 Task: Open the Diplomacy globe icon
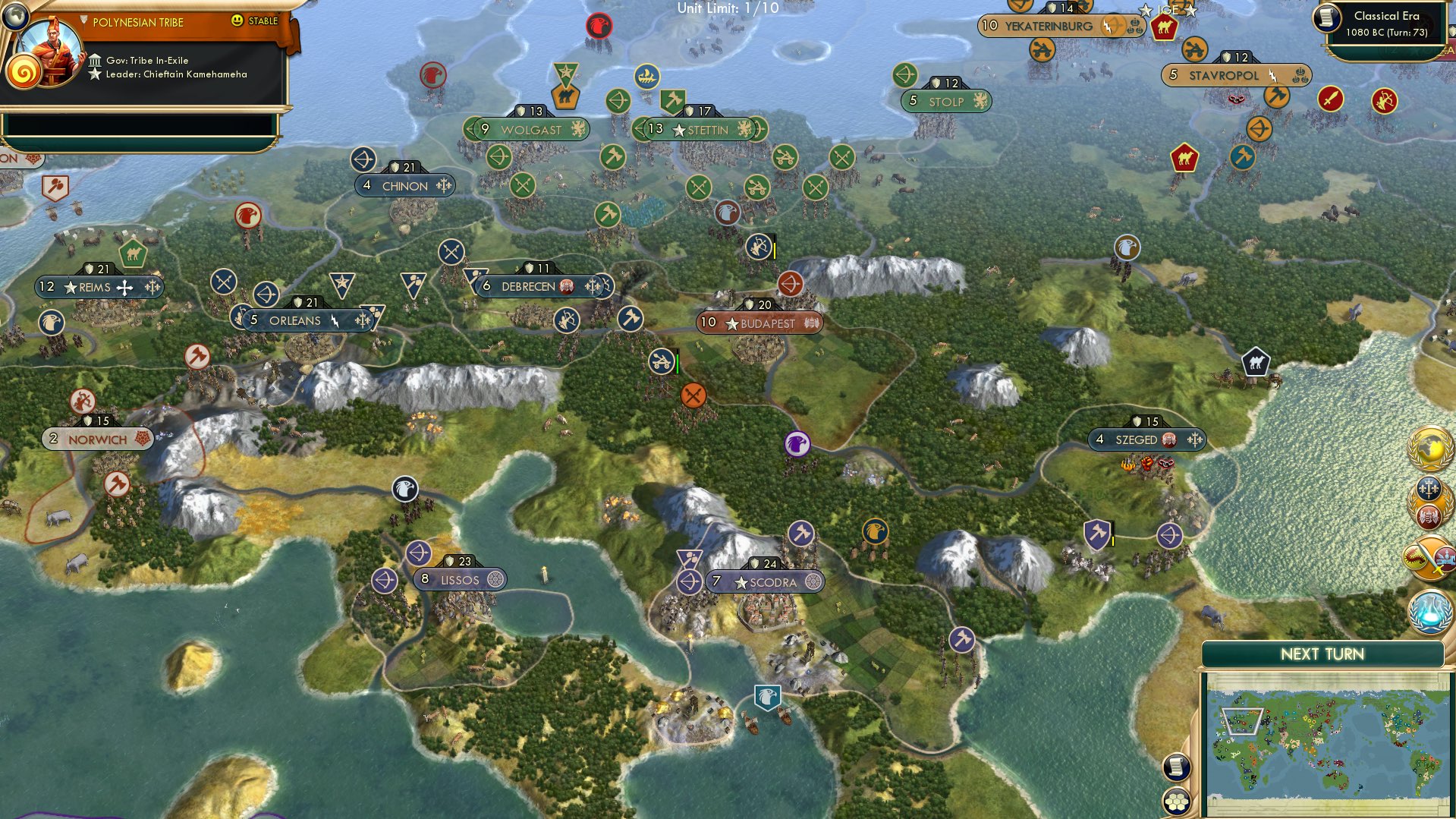[1429, 448]
